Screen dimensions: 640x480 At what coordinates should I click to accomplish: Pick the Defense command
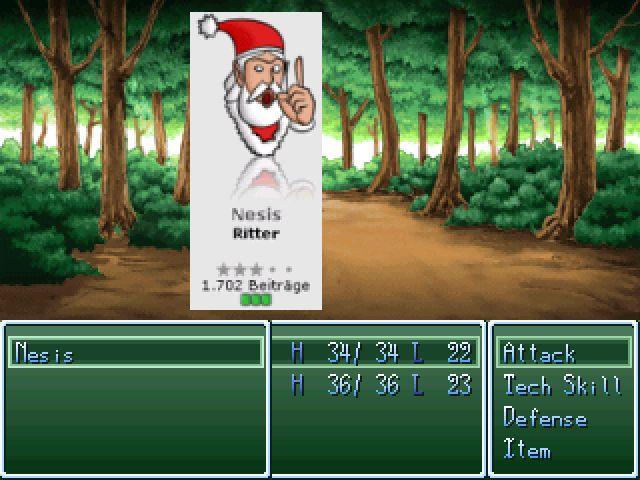545,418
